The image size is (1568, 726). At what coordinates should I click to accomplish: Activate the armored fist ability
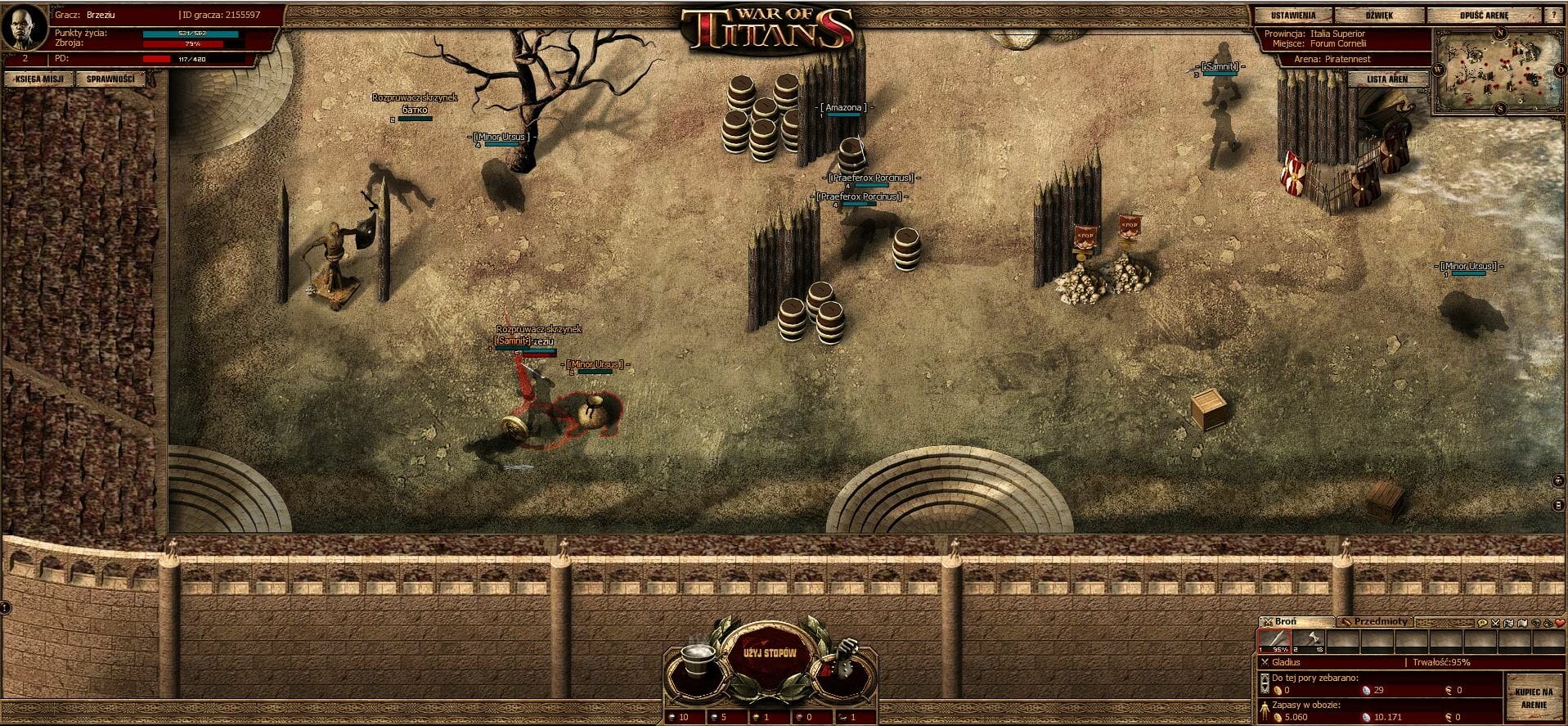point(842,658)
